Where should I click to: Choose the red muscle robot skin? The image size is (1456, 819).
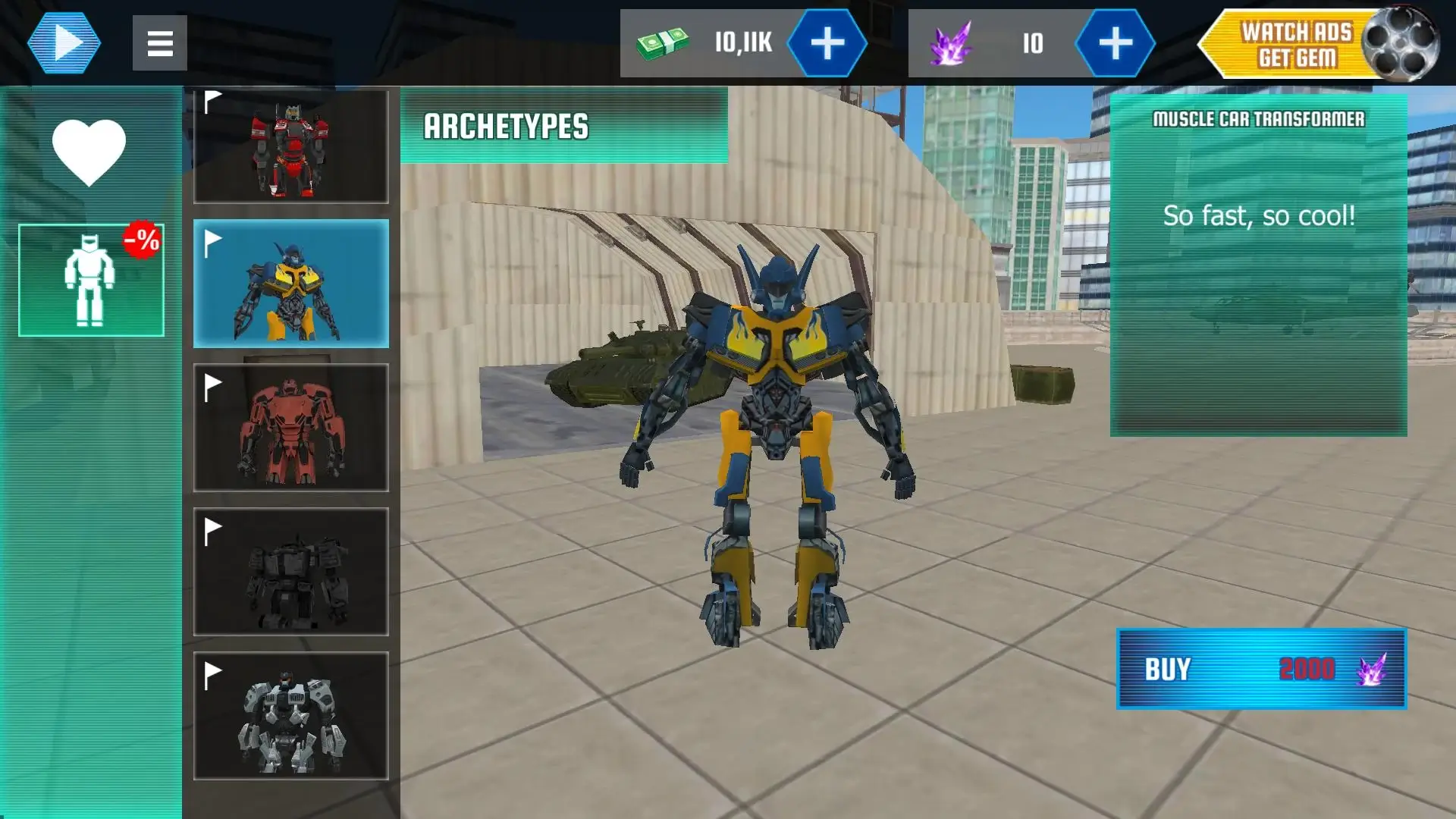[x=291, y=427]
